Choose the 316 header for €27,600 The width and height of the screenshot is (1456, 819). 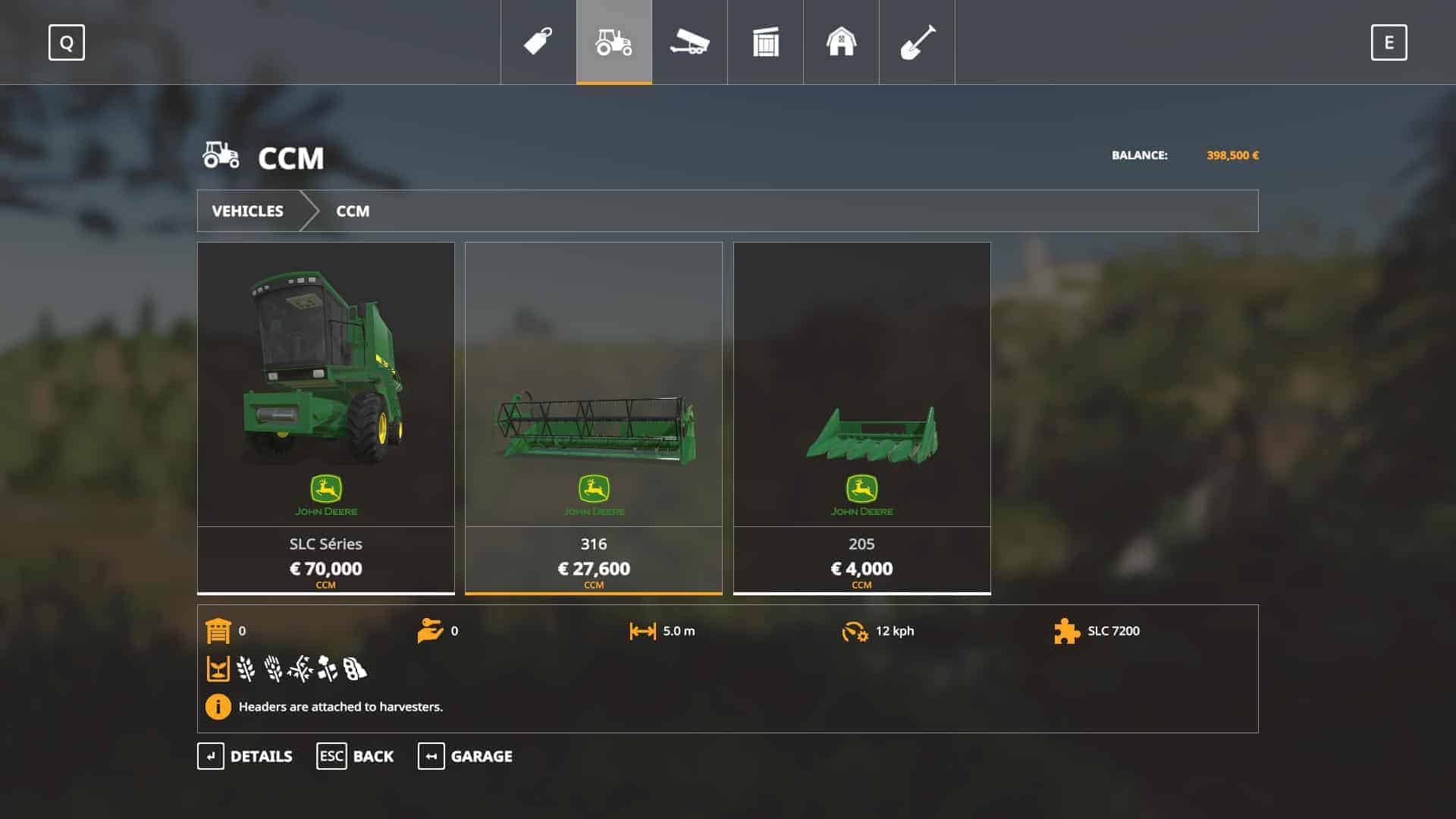click(594, 417)
